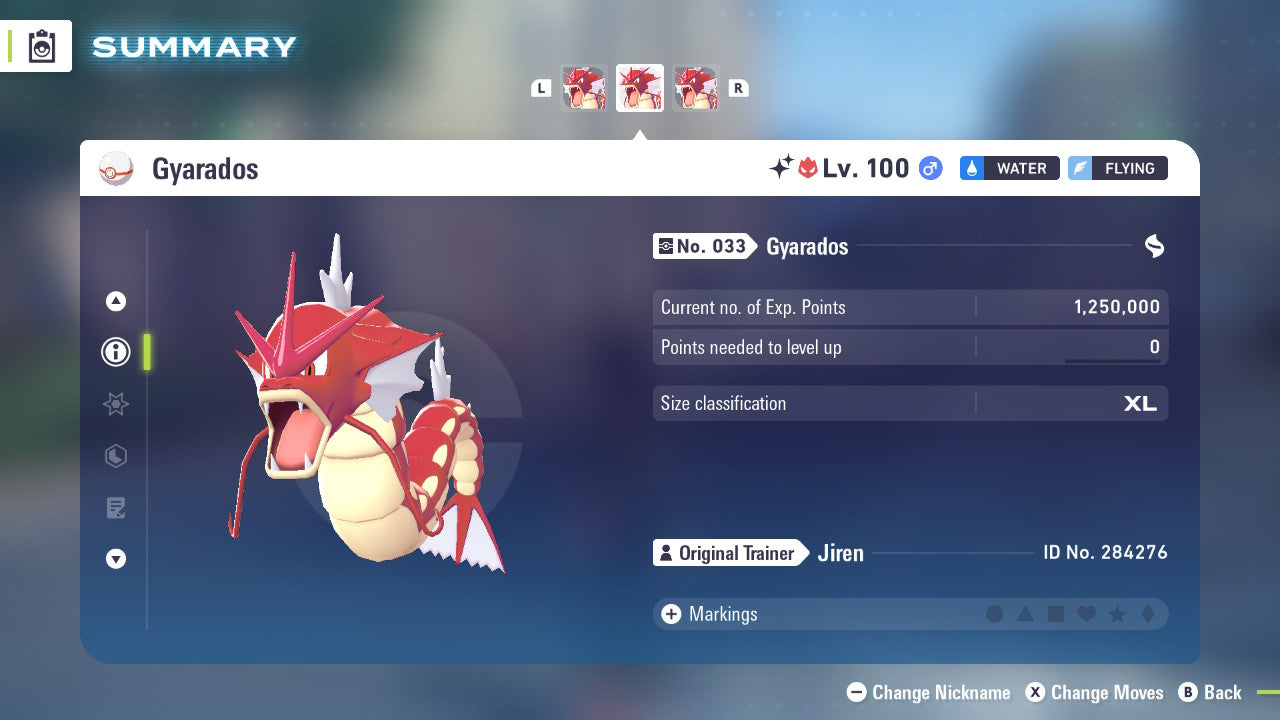Viewport: 1280px width, 720px height.
Task: Switch page using the L tab button
Action: [541, 88]
